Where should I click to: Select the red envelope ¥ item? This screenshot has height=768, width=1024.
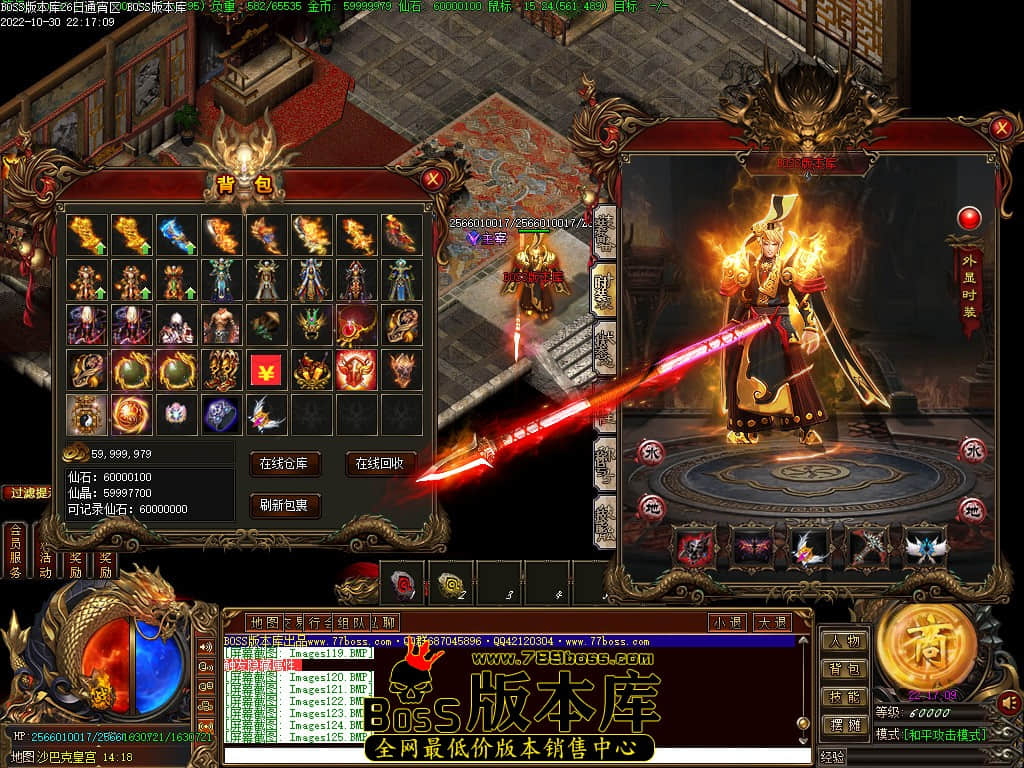[266, 370]
